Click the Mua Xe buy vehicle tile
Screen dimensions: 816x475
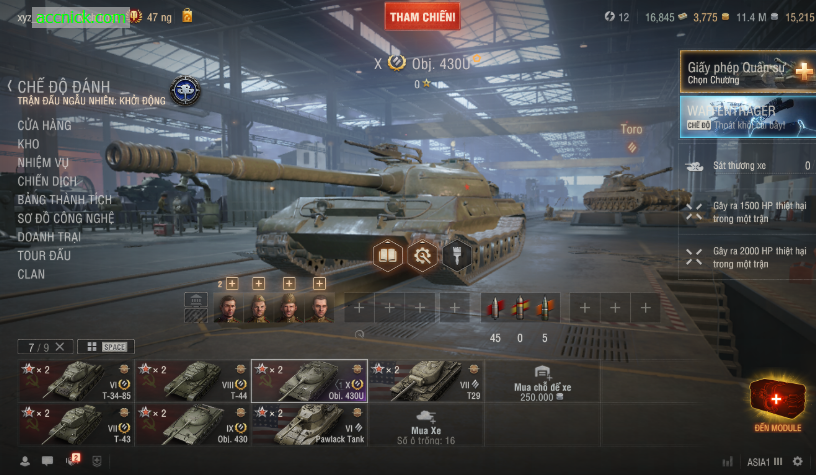tap(426, 425)
